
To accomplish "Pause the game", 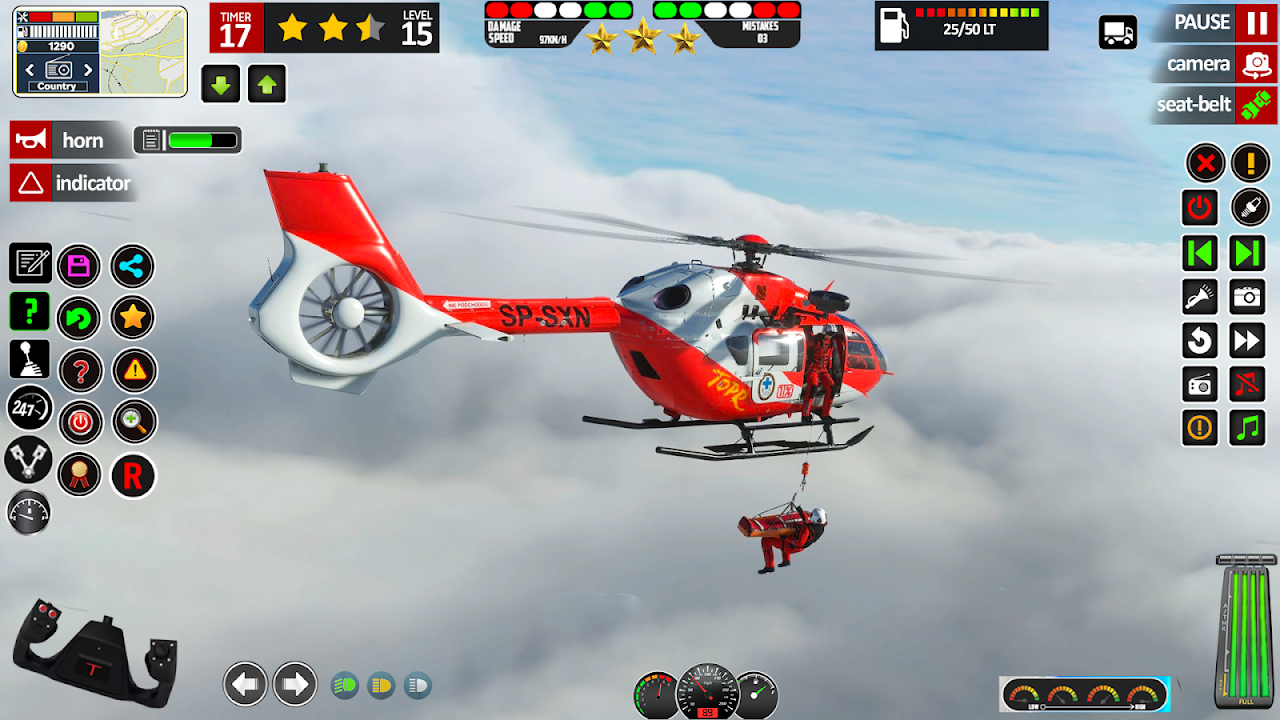I will [x=1255, y=22].
